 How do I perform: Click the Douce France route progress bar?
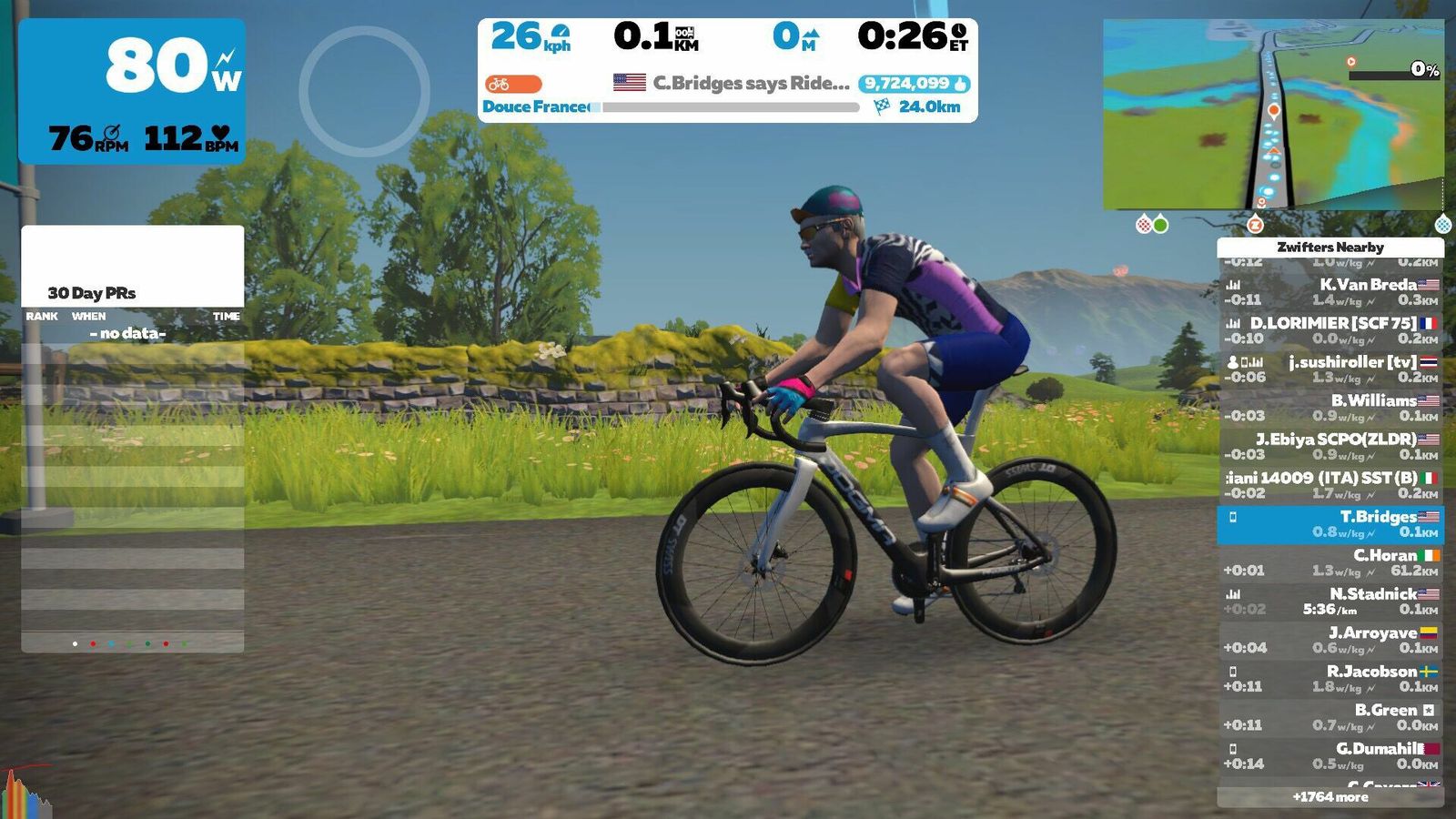[730, 107]
